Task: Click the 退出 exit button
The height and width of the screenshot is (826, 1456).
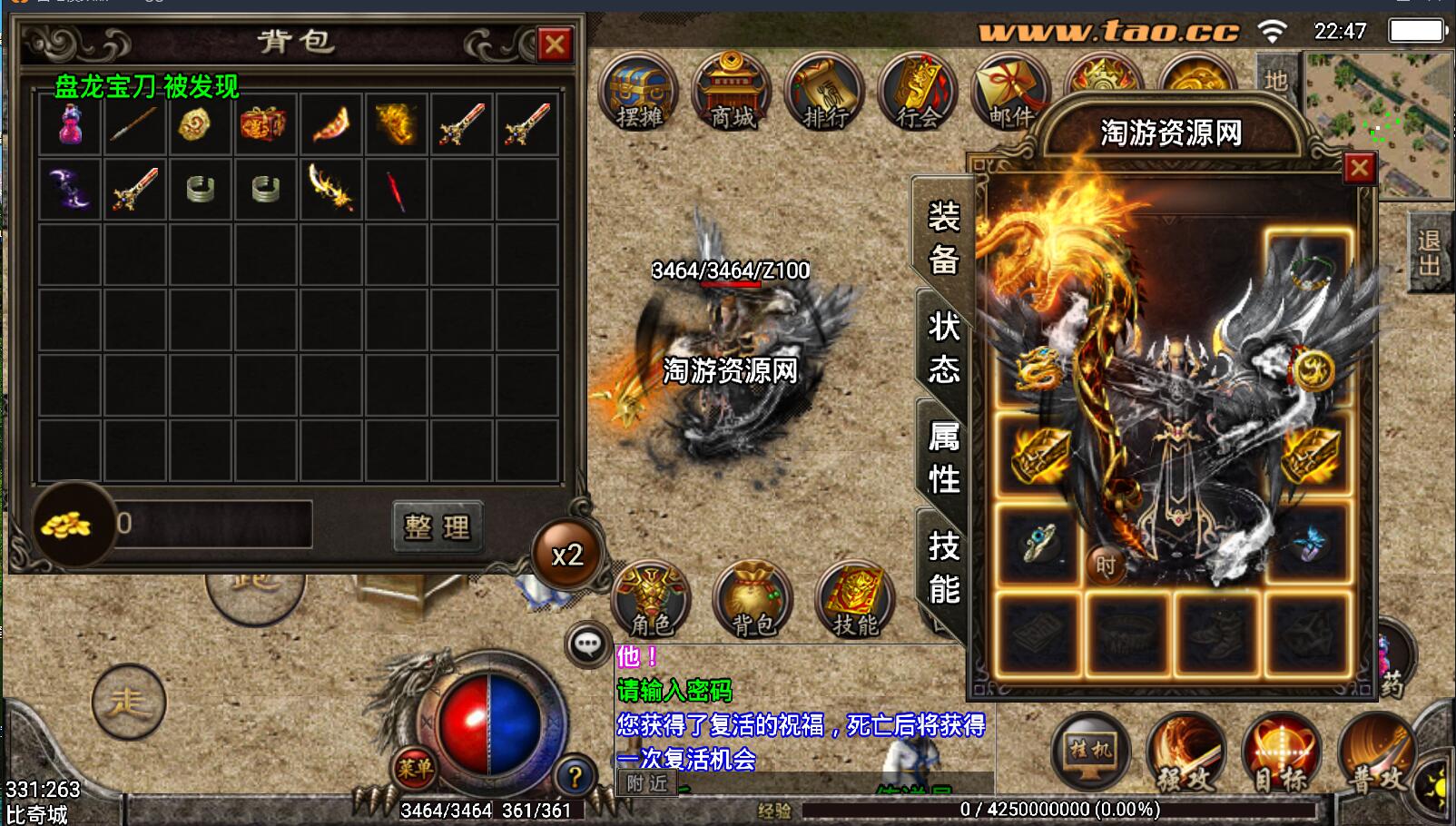Action: pyautogui.click(x=1429, y=253)
